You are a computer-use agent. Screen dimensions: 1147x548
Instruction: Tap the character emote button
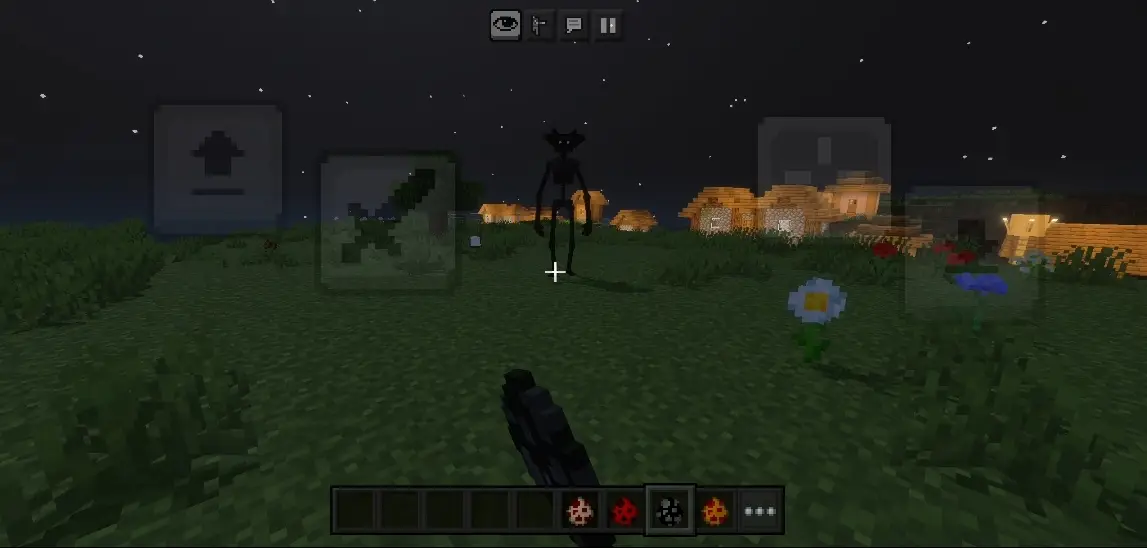[540, 25]
